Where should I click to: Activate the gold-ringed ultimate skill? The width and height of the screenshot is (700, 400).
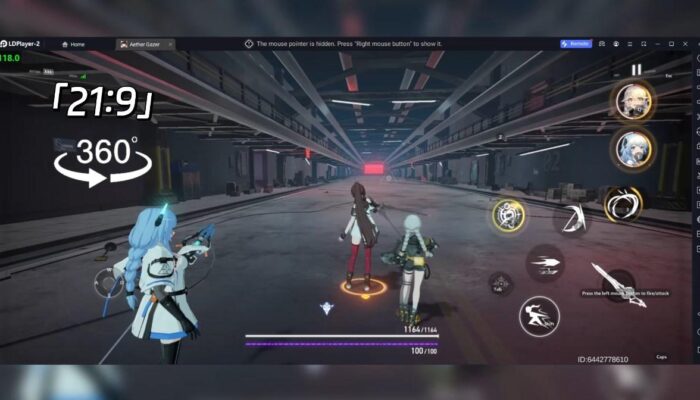pos(508,215)
